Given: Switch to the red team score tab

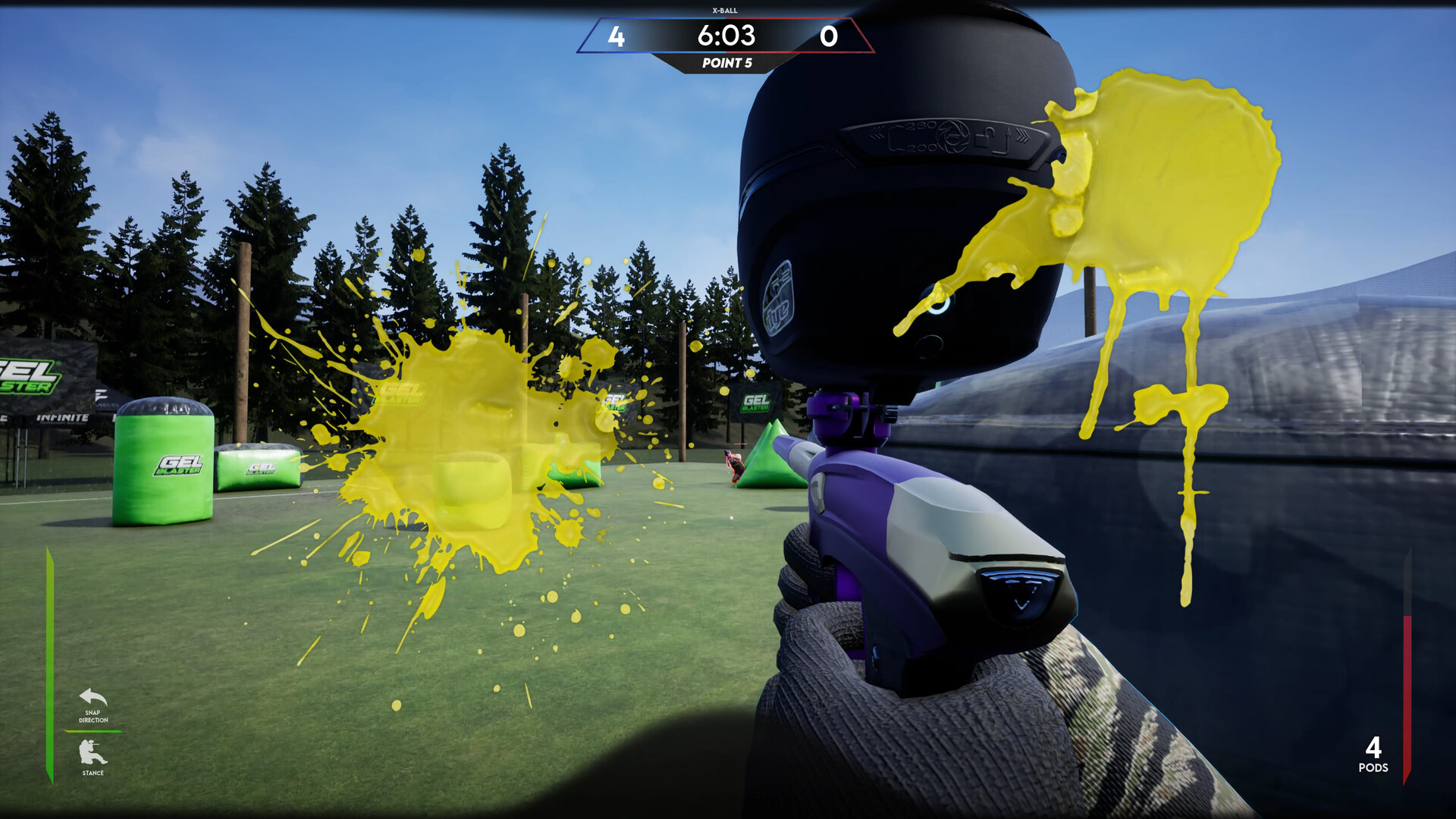Looking at the screenshot, I should (830, 36).
